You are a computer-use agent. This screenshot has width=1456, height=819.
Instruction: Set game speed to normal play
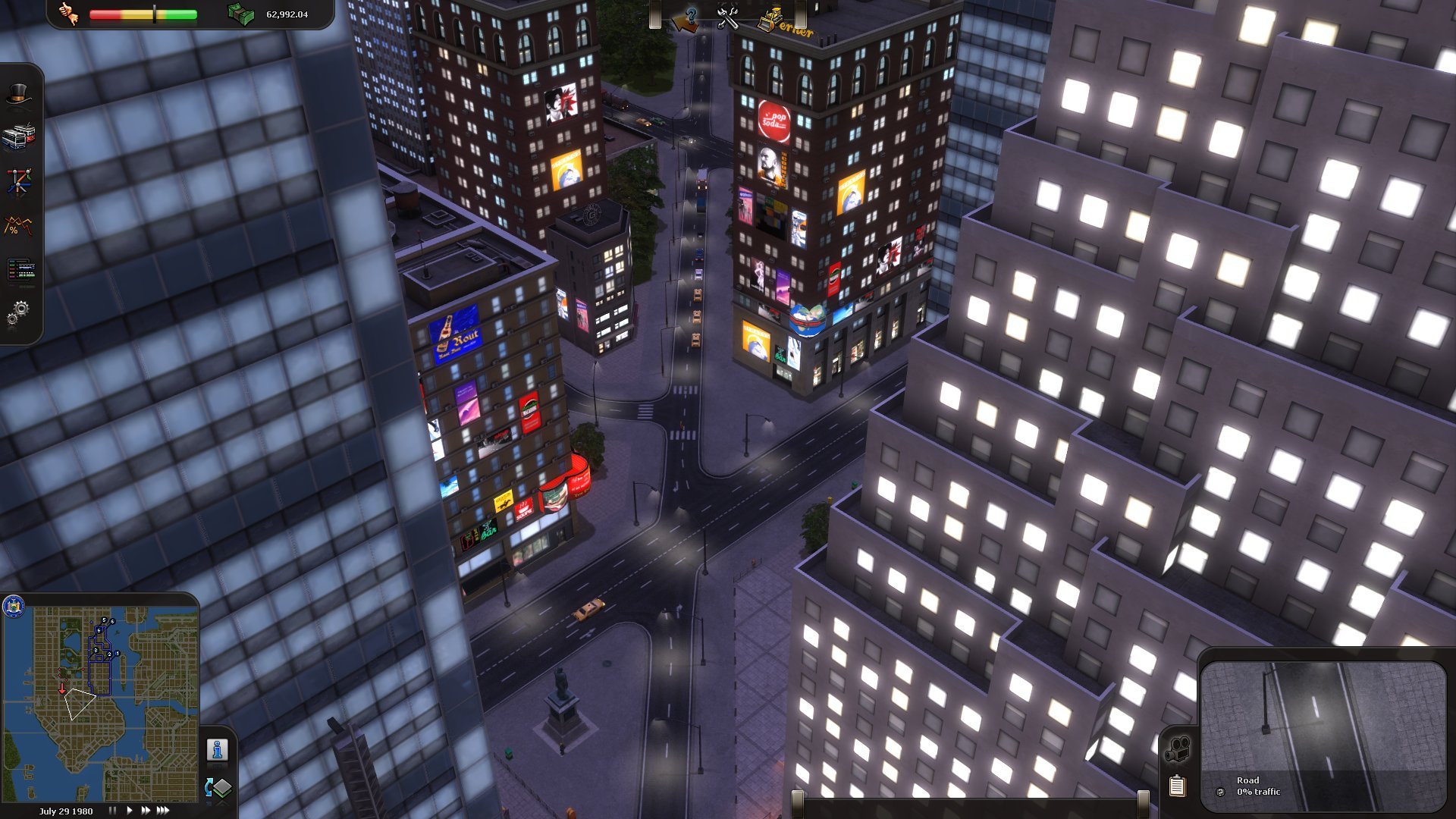[x=129, y=811]
